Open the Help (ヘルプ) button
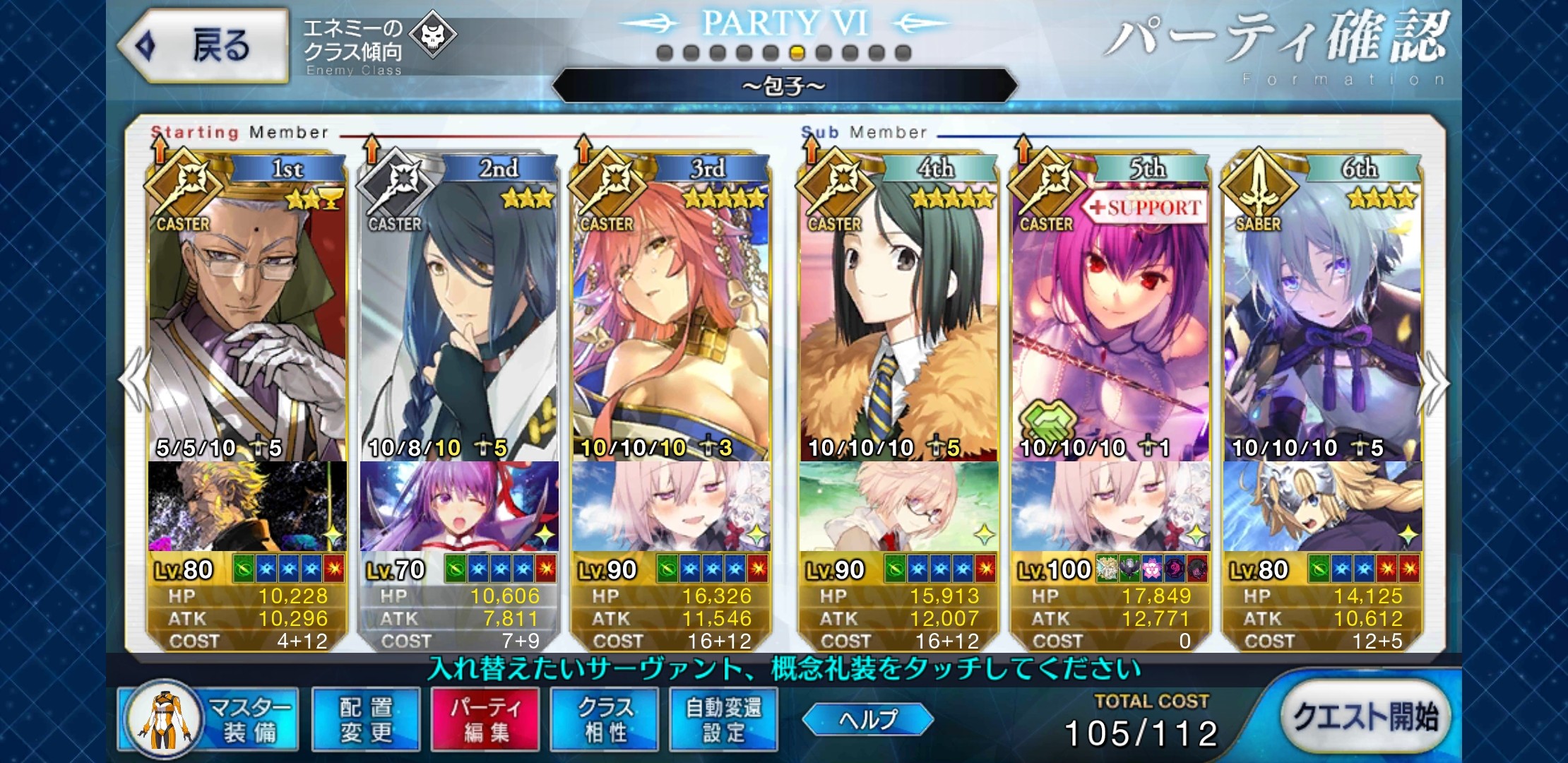Image resolution: width=1568 pixels, height=763 pixels. point(869,719)
